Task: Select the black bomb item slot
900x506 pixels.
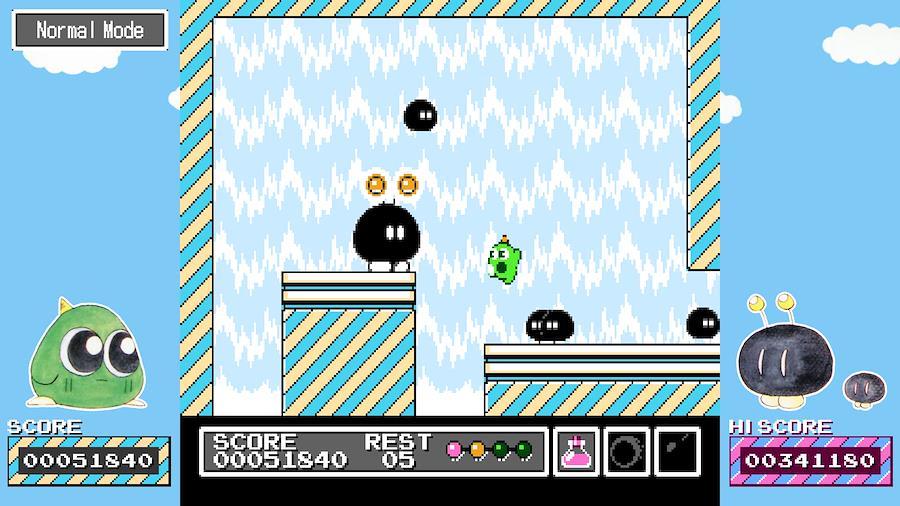Action: click(x=677, y=452)
